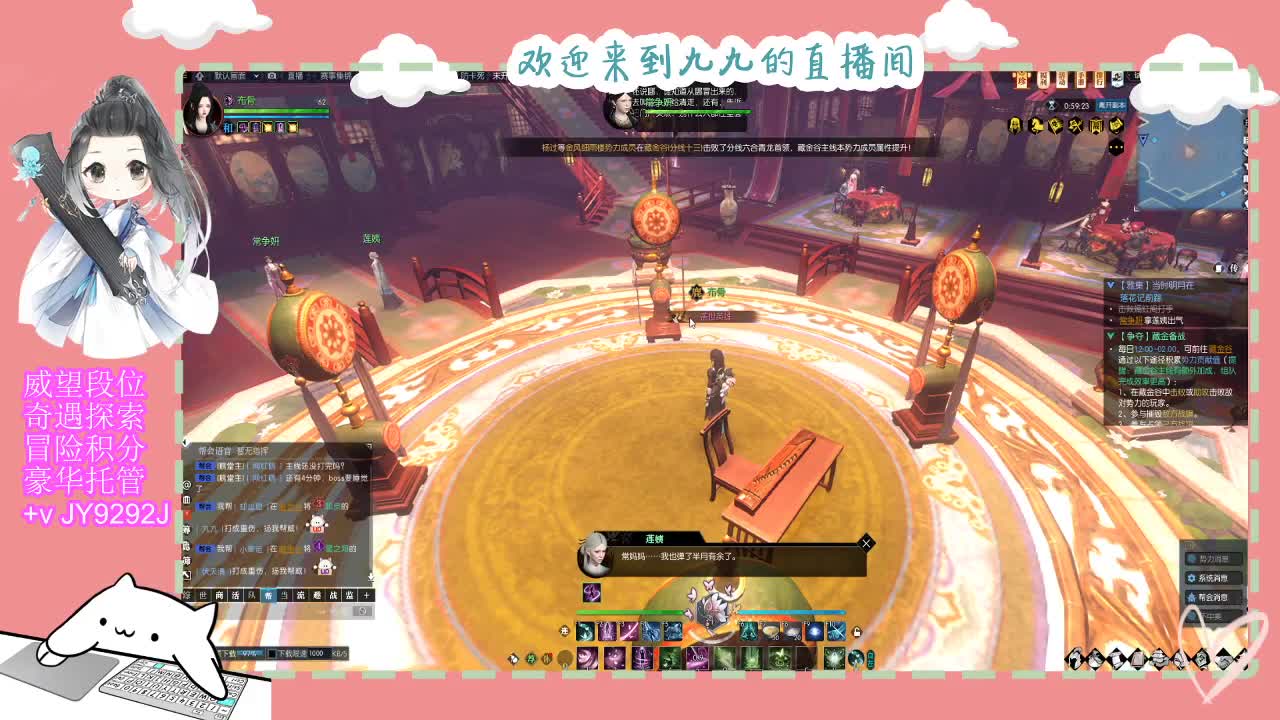Screen dimensions: 1280x720
Task: Open the character panel icon below the dungeon timer
Action: (1014, 125)
